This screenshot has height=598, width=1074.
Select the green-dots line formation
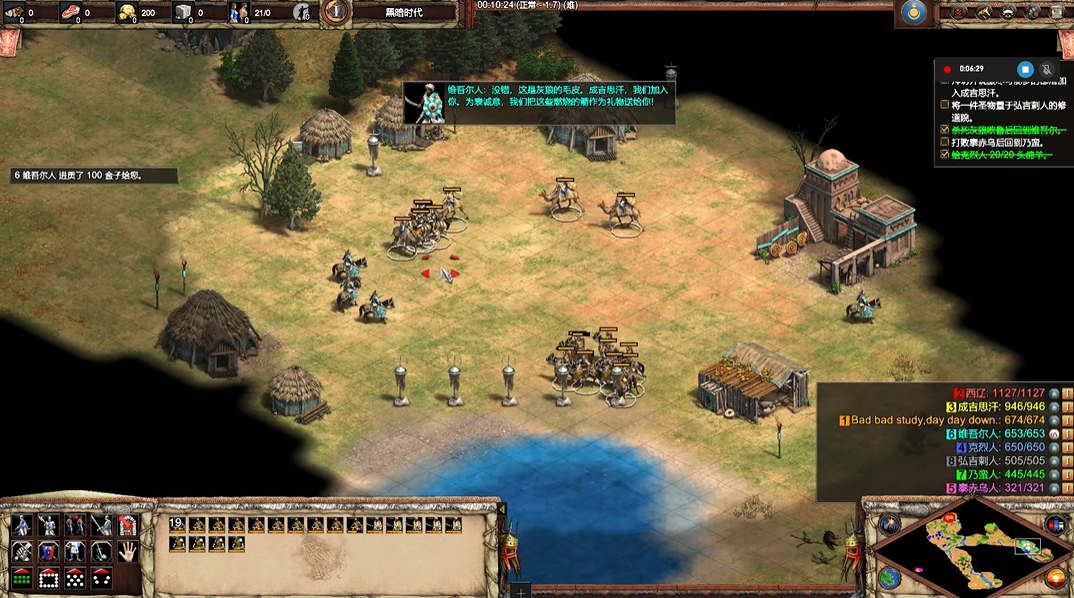22,577
